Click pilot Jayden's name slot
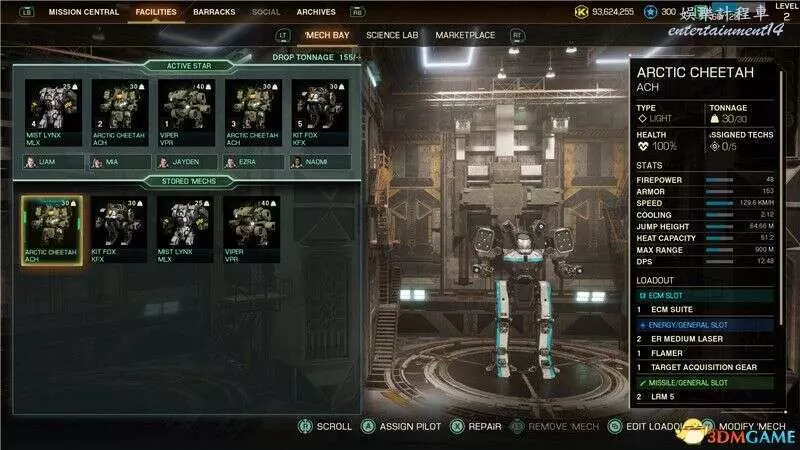The image size is (800, 450). pos(186,161)
